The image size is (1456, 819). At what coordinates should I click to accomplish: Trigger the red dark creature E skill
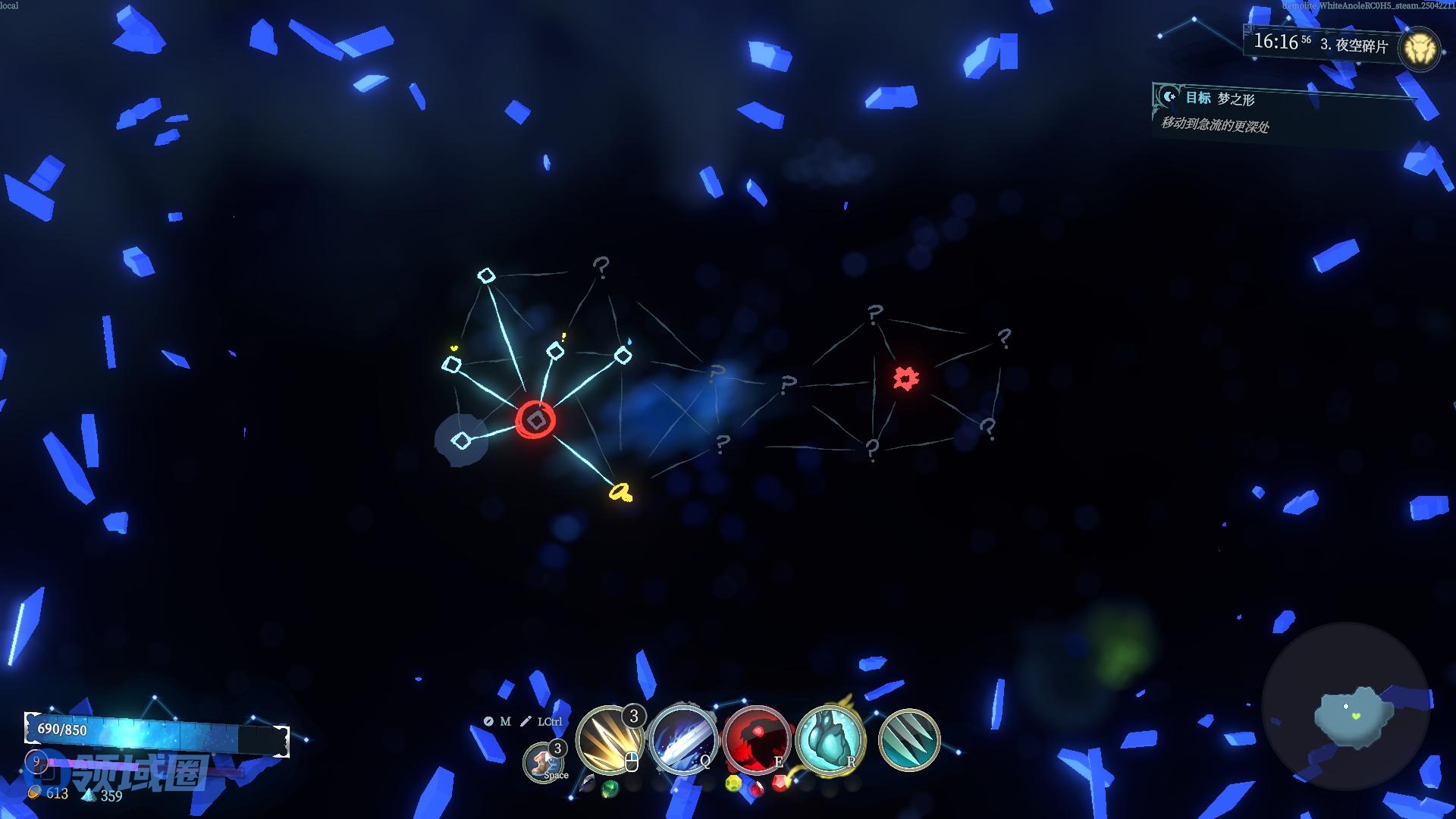tap(756, 739)
